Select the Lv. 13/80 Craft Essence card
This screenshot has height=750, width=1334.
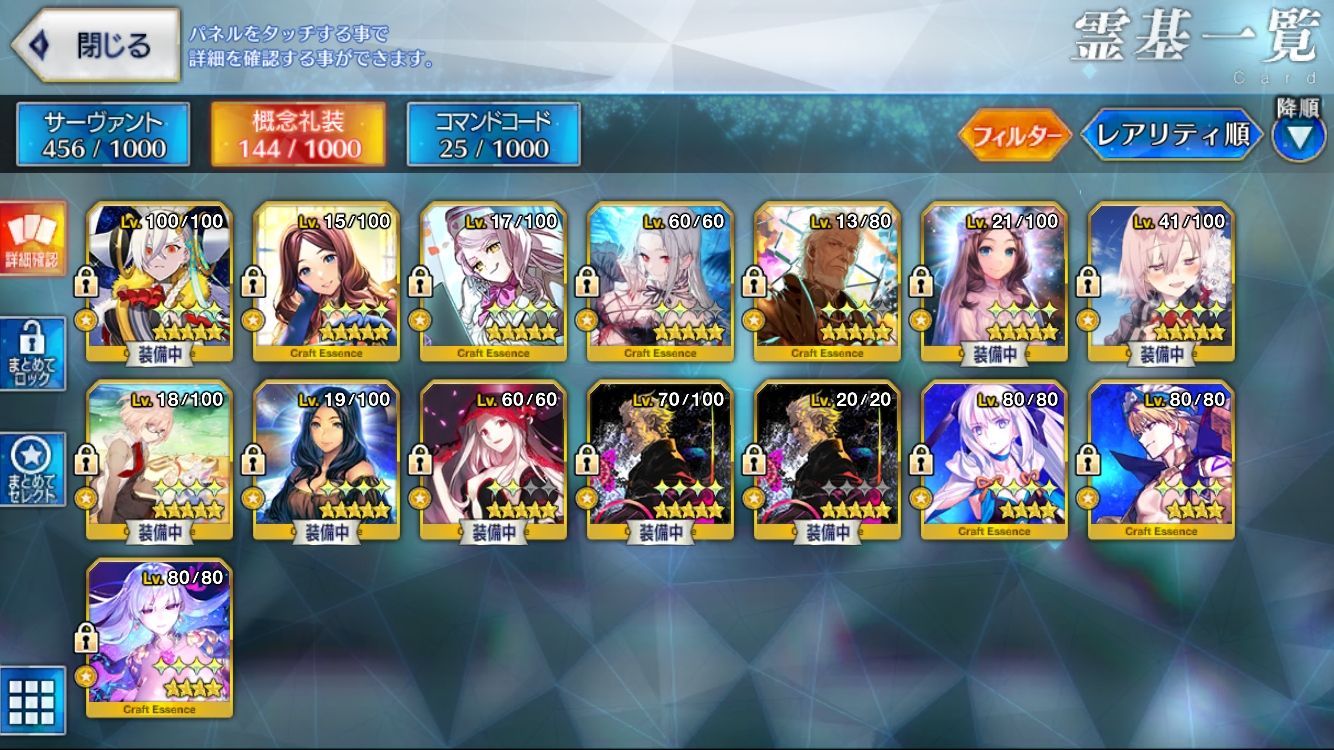click(x=828, y=281)
